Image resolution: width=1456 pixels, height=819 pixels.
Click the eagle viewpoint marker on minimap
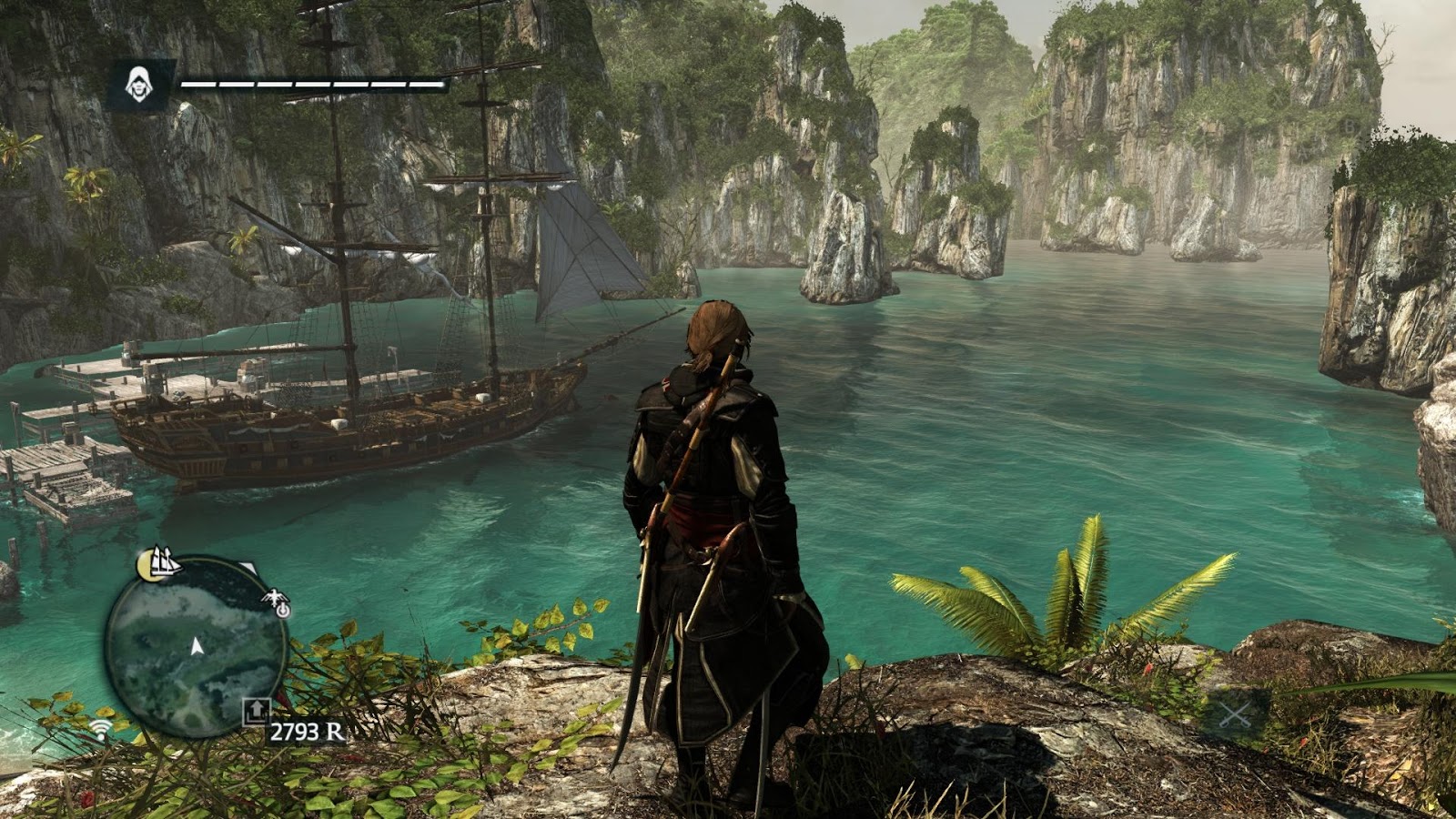(275, 602)
